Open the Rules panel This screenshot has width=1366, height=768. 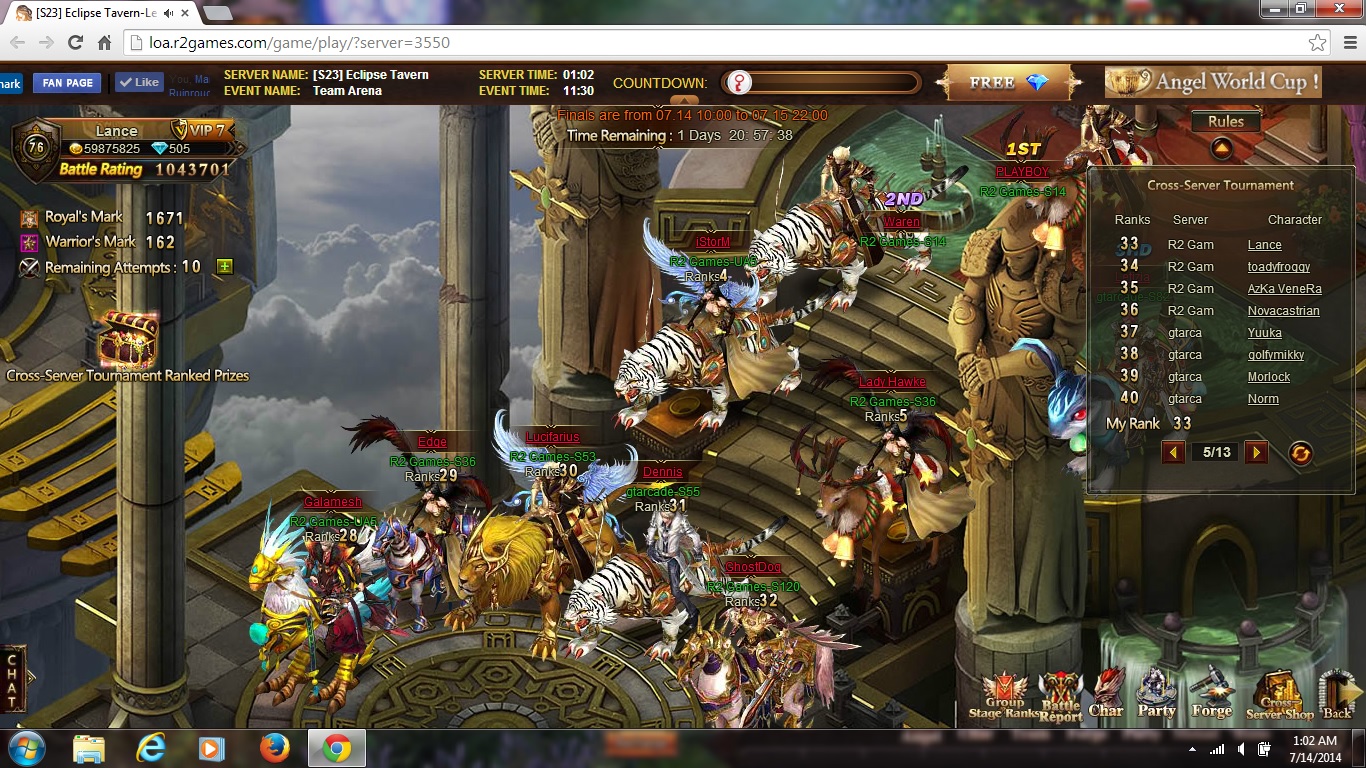coord(1225,122)
